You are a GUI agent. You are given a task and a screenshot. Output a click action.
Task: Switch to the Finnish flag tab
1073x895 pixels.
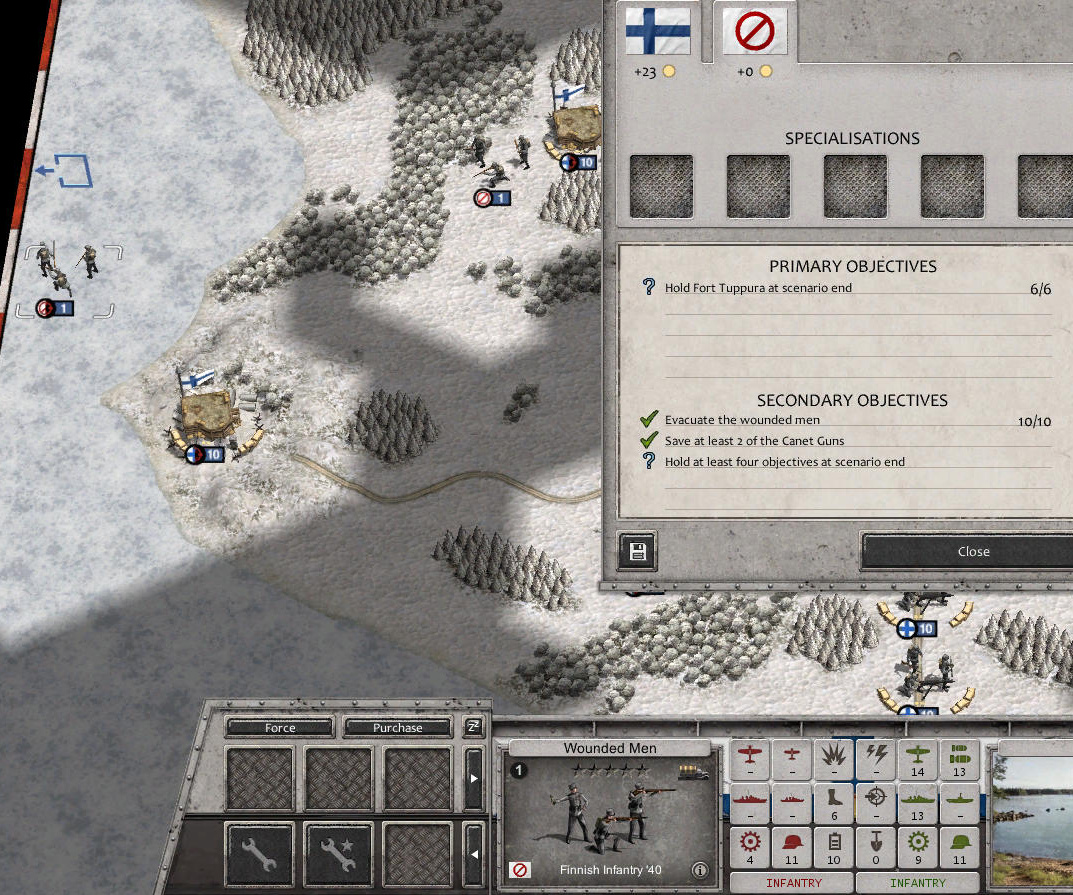[x=657, y=31]
